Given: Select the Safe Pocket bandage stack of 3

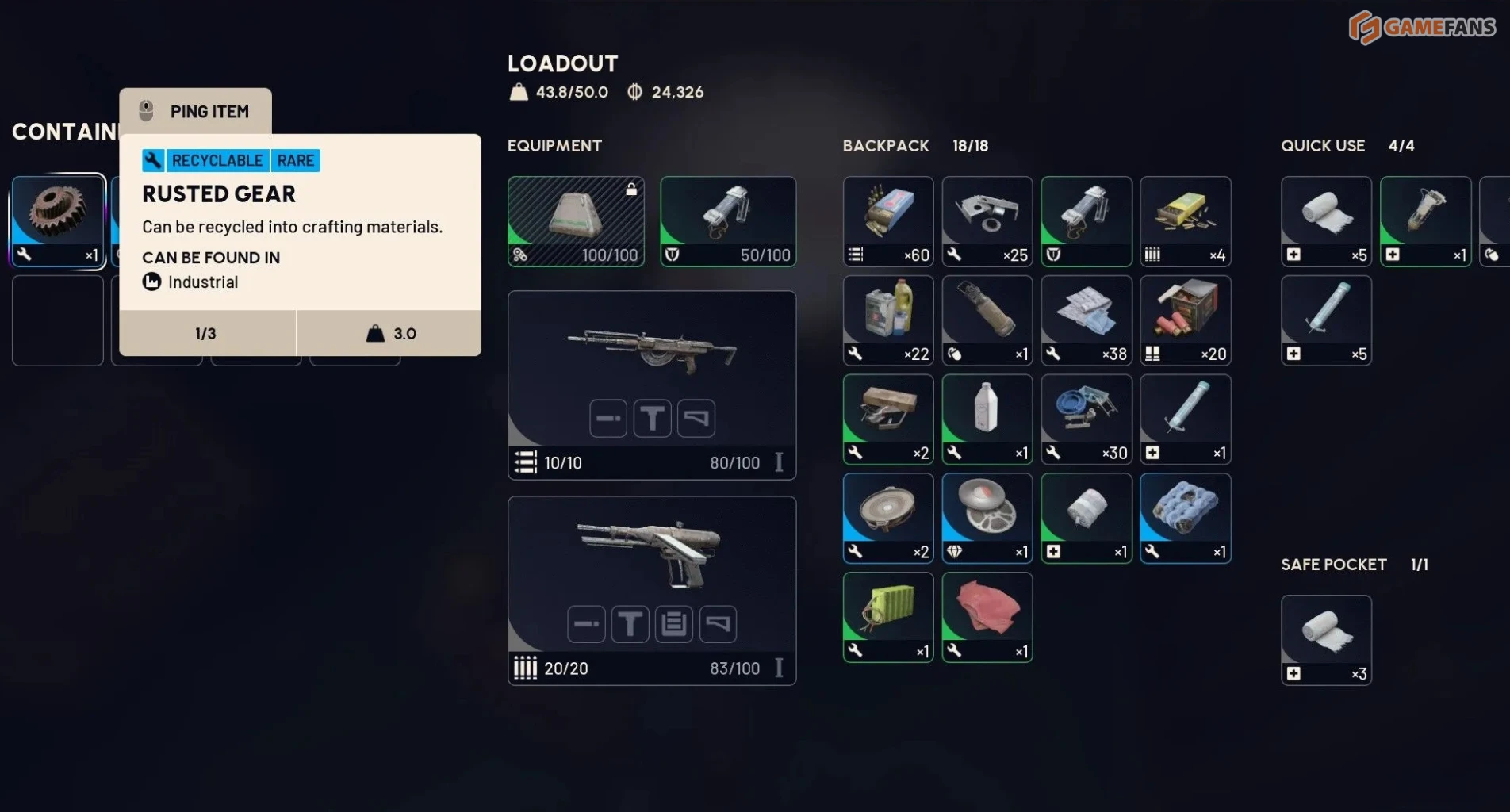Looking at the screenshot, I should [x=1326, y=640].
